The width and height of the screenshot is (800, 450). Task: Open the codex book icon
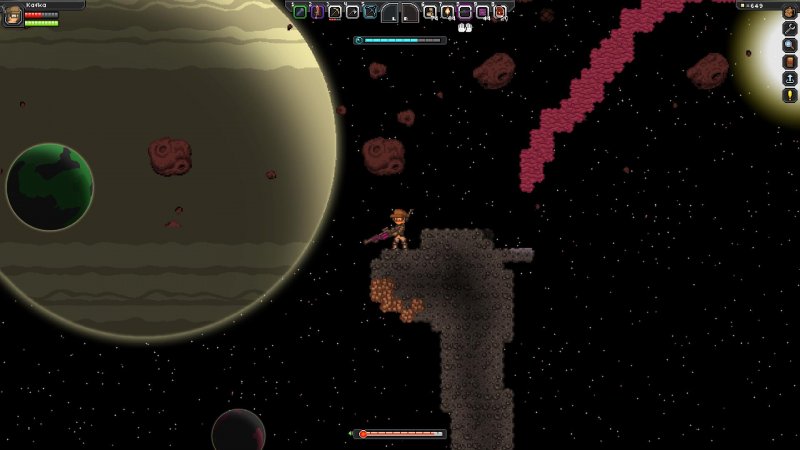click(x=789, y=62)
